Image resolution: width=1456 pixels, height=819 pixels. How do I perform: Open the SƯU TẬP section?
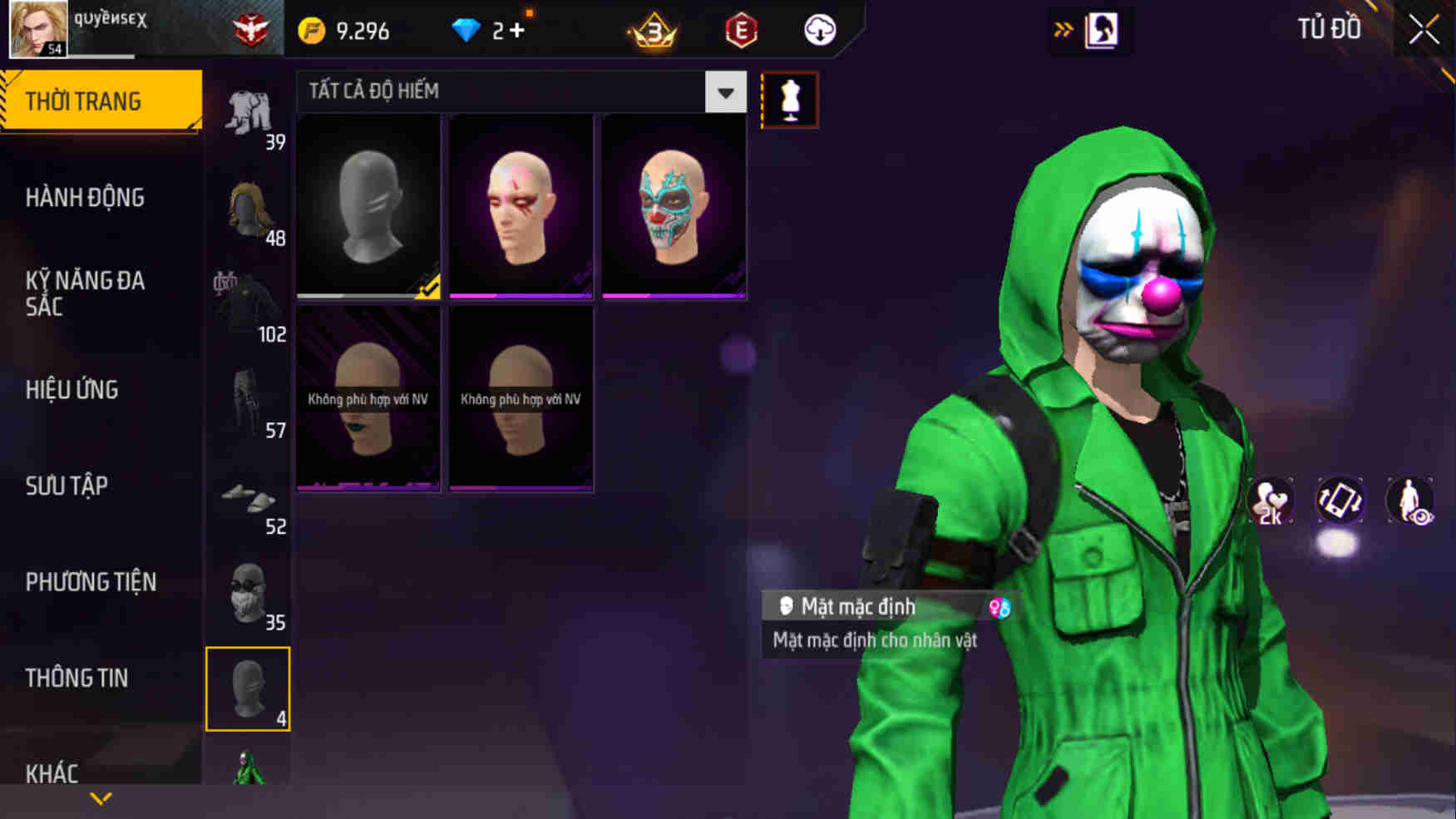68,486
